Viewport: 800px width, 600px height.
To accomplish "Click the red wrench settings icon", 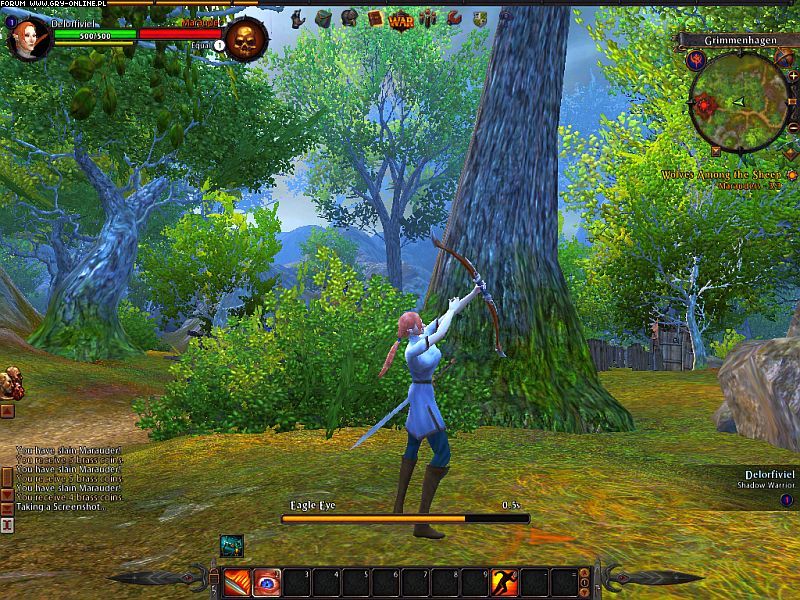I will pyautogui.click(x=454, y=18).
